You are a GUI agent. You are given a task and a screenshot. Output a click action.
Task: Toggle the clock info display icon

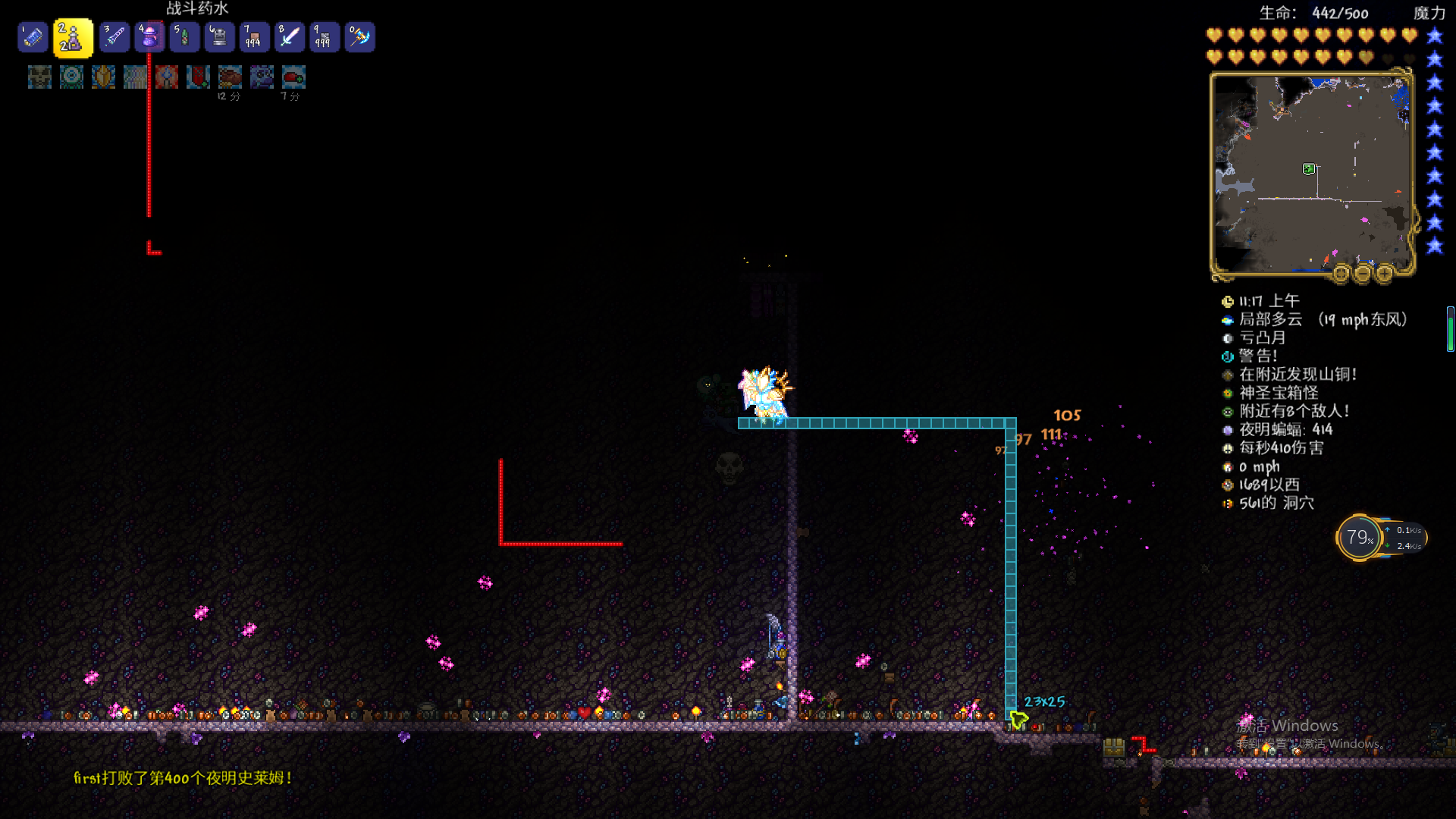[x=1228, y=302]
